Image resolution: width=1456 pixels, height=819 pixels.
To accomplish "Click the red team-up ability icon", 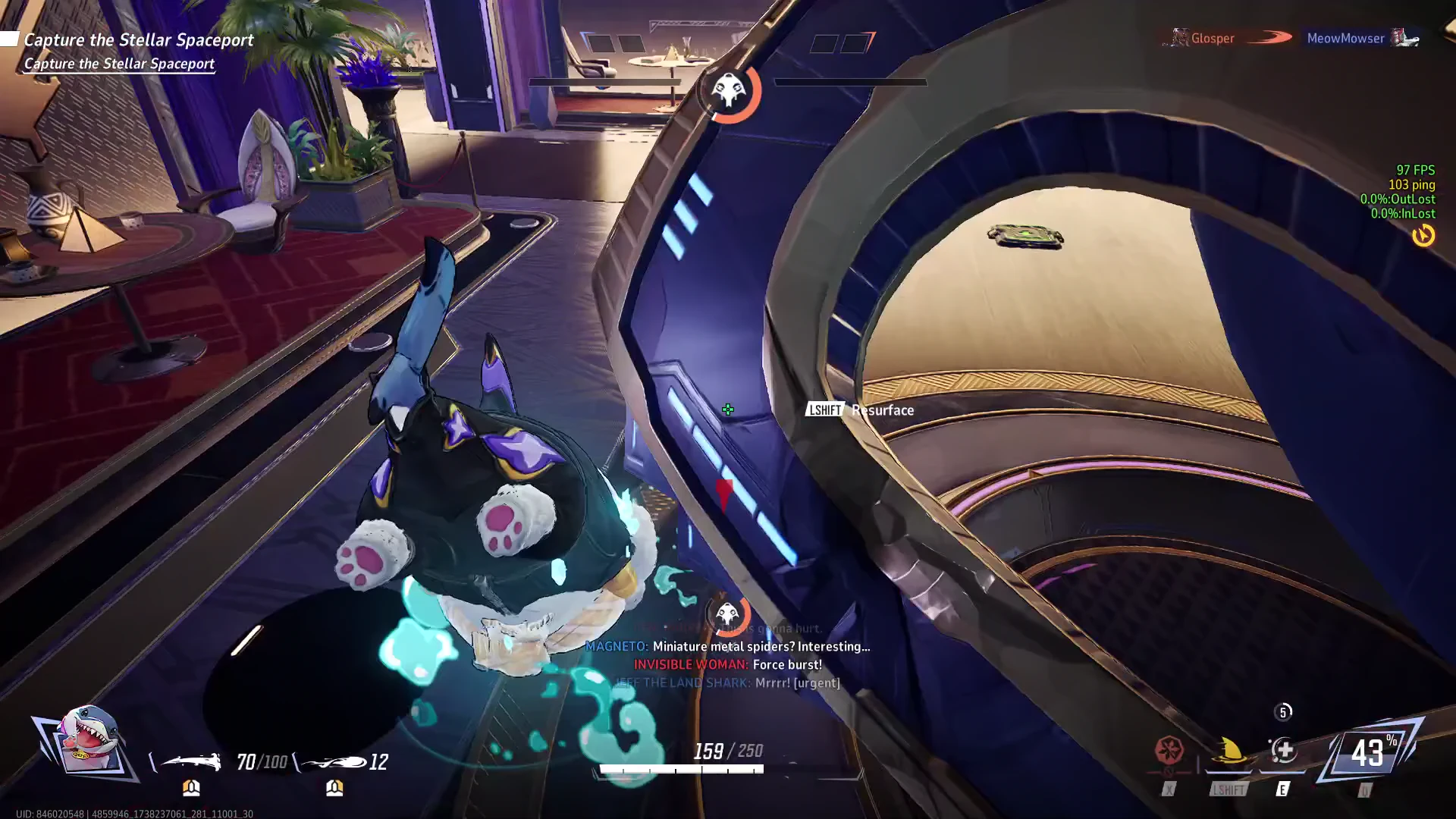I will (x=1169, y=752).
